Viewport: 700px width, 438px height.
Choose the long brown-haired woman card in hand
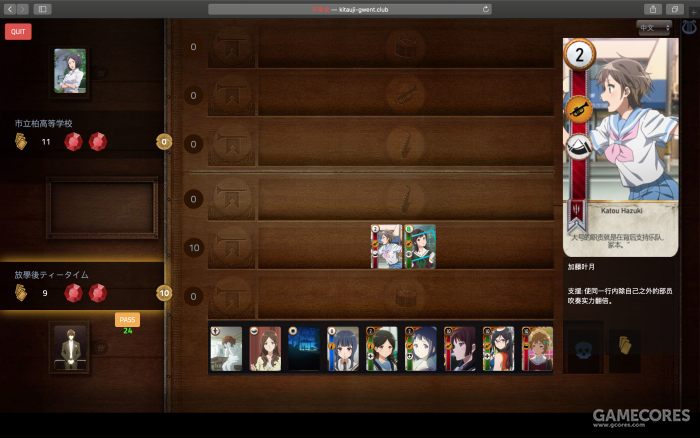(x=264, y=349)
